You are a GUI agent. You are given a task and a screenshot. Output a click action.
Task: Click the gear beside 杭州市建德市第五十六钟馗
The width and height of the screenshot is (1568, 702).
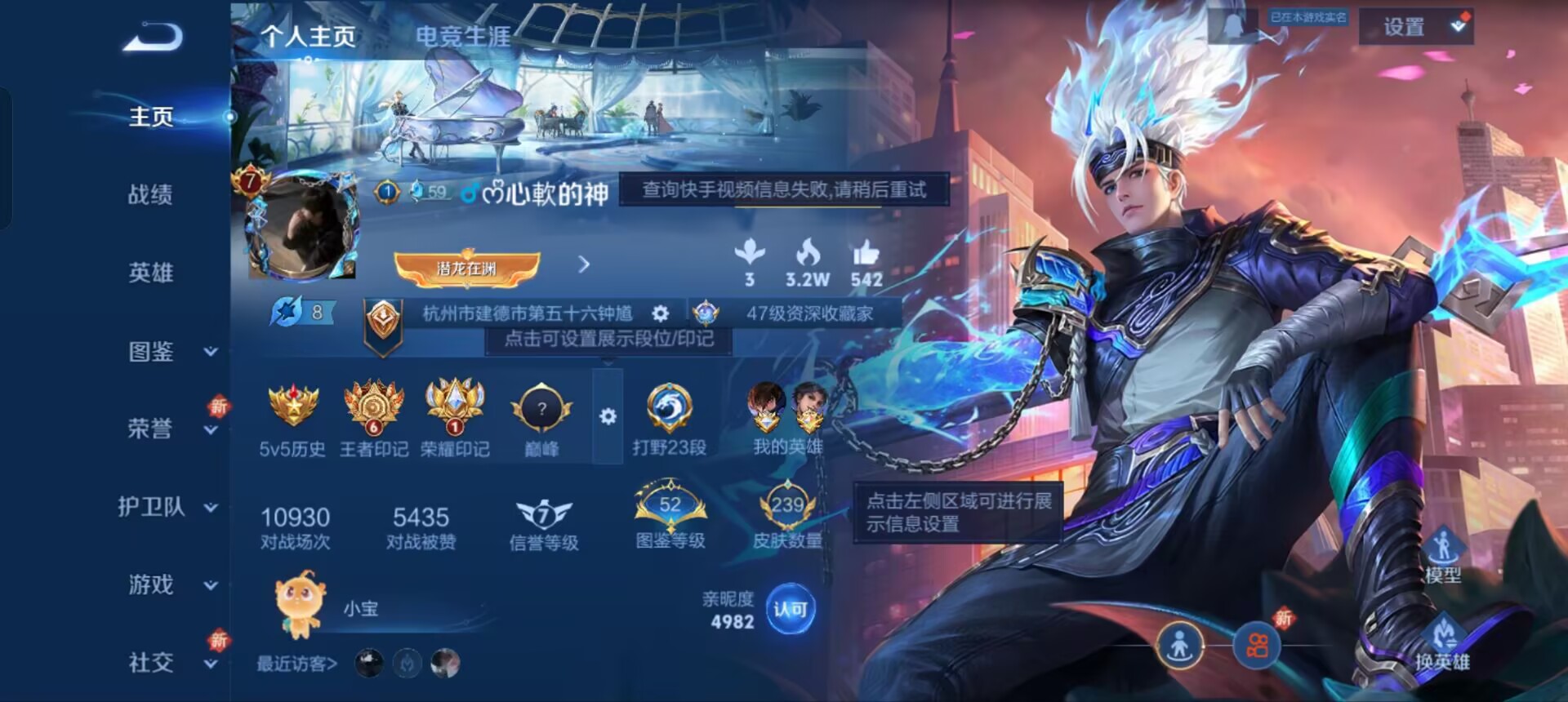click(660, 313)
